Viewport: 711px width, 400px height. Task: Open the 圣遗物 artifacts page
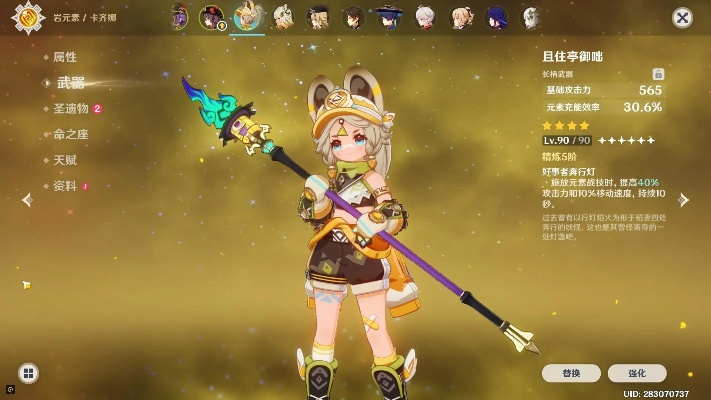point(72,108)
